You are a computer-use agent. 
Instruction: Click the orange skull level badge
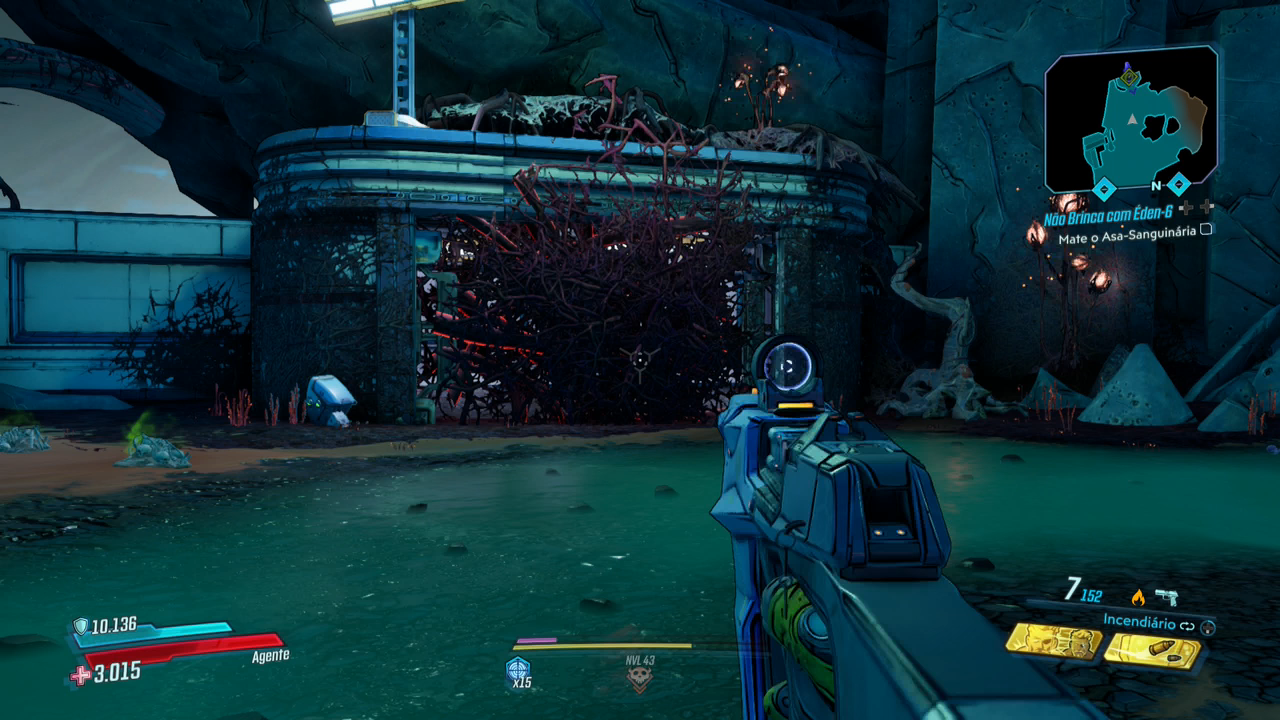(x=638, y=680)
